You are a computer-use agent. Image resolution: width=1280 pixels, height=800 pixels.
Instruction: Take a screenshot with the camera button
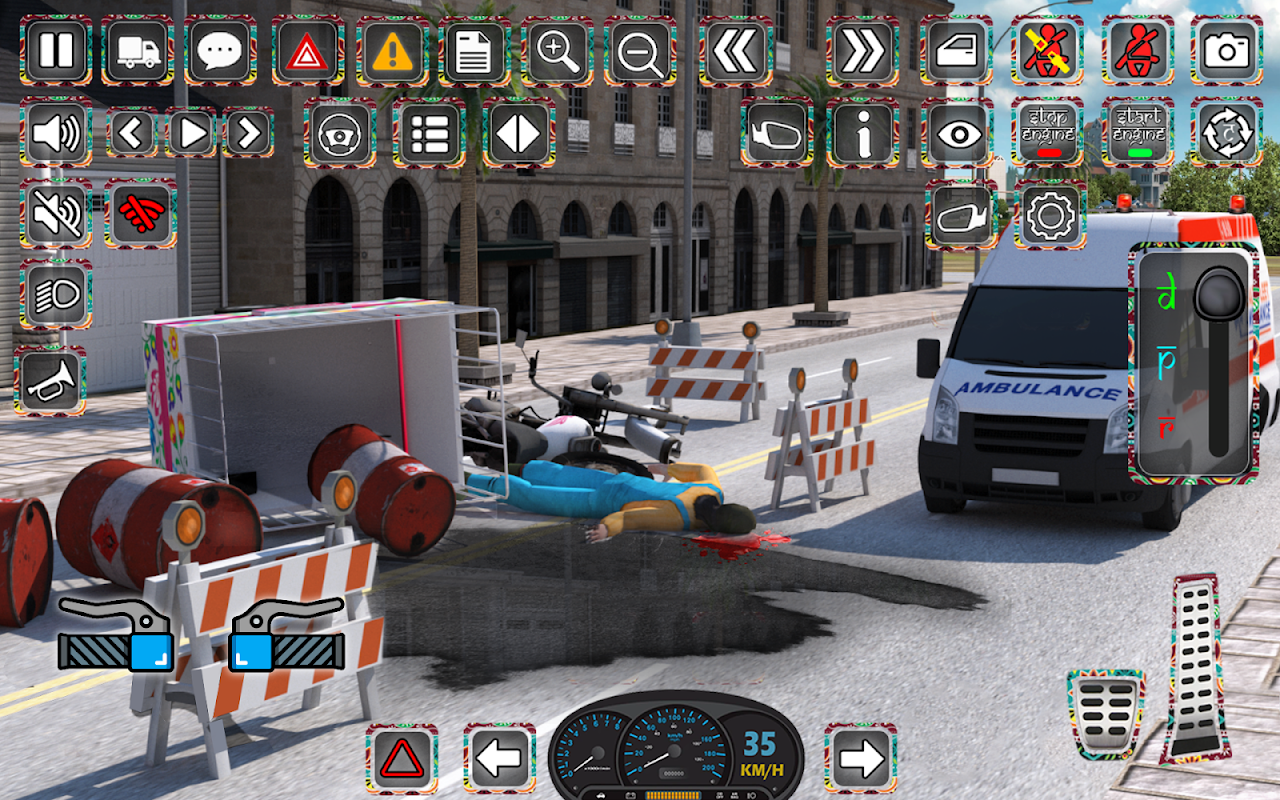1226,50
